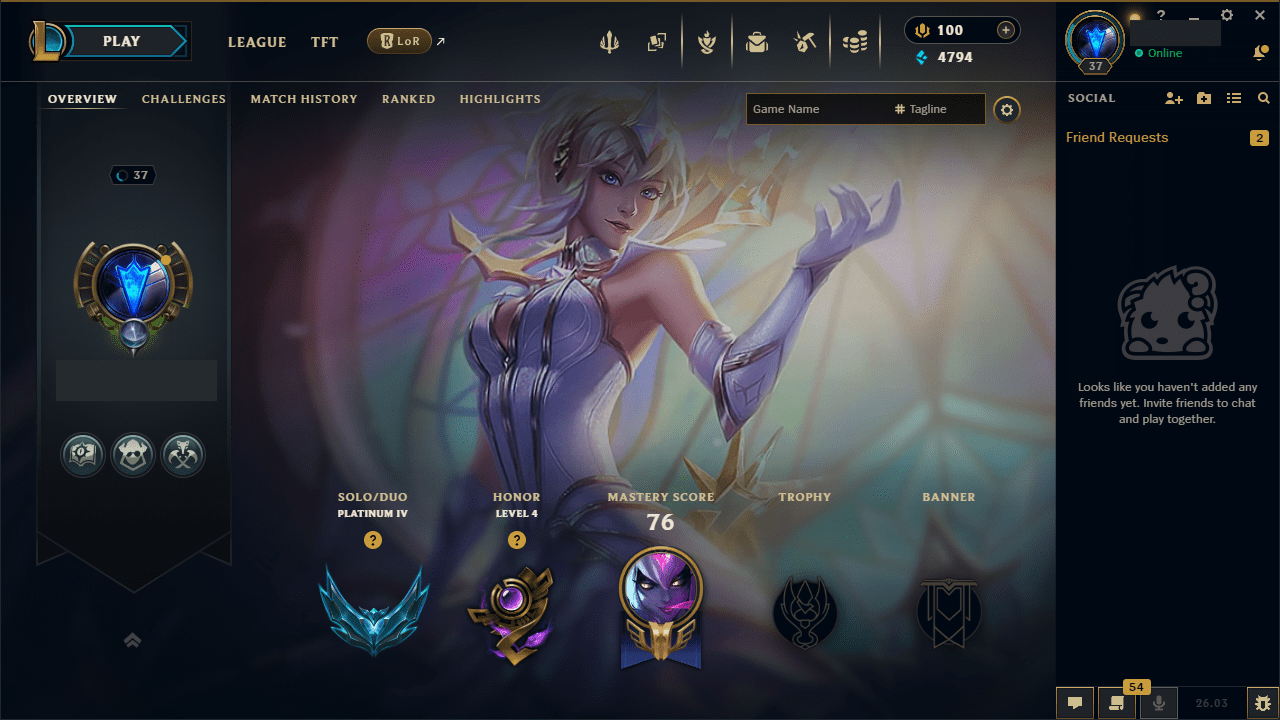
Task: Switch to the MATCH HISTORY tab
Action: (x=304, y=99)
